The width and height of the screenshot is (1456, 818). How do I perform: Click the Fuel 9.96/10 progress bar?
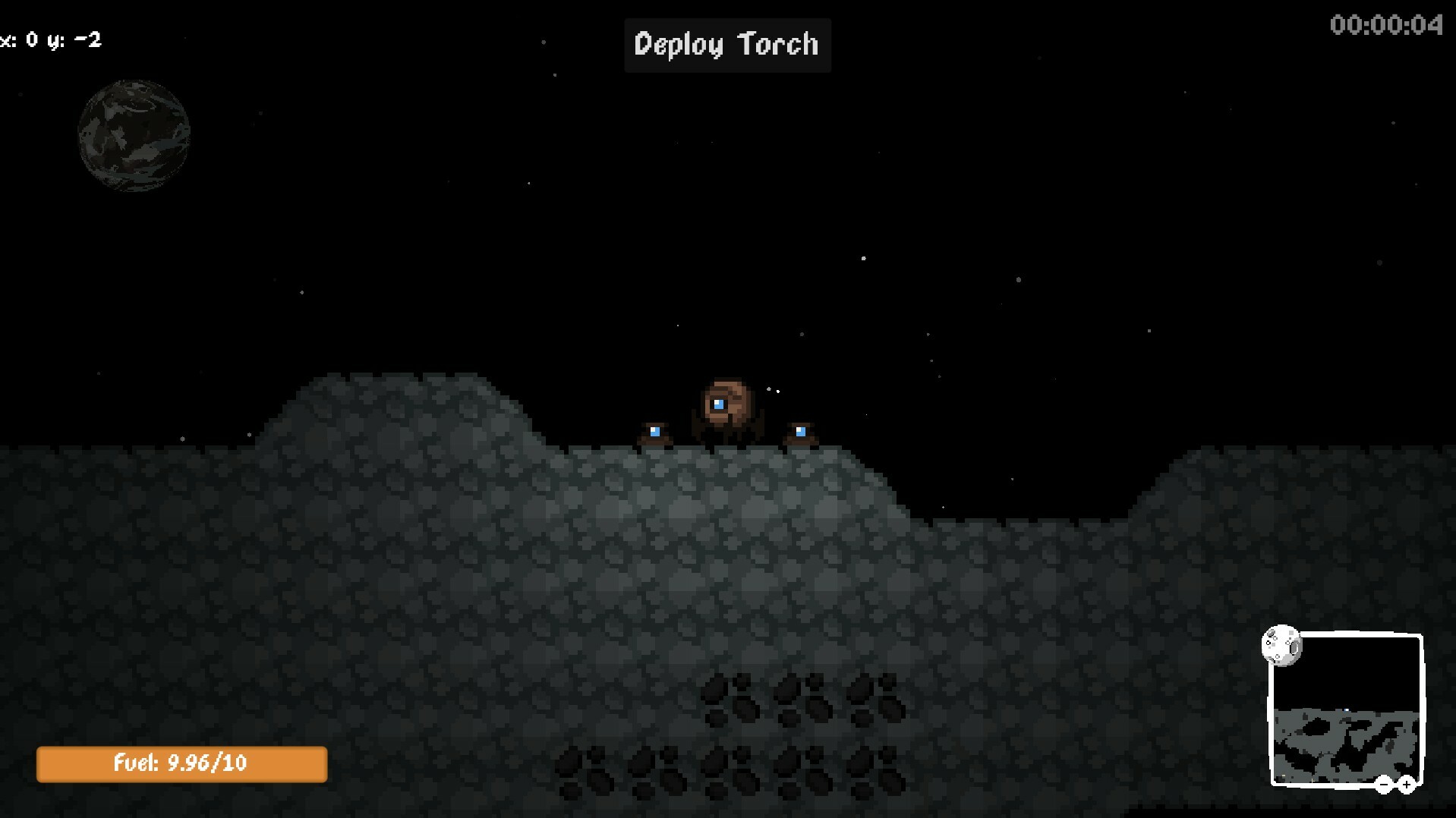click(181, 764)
